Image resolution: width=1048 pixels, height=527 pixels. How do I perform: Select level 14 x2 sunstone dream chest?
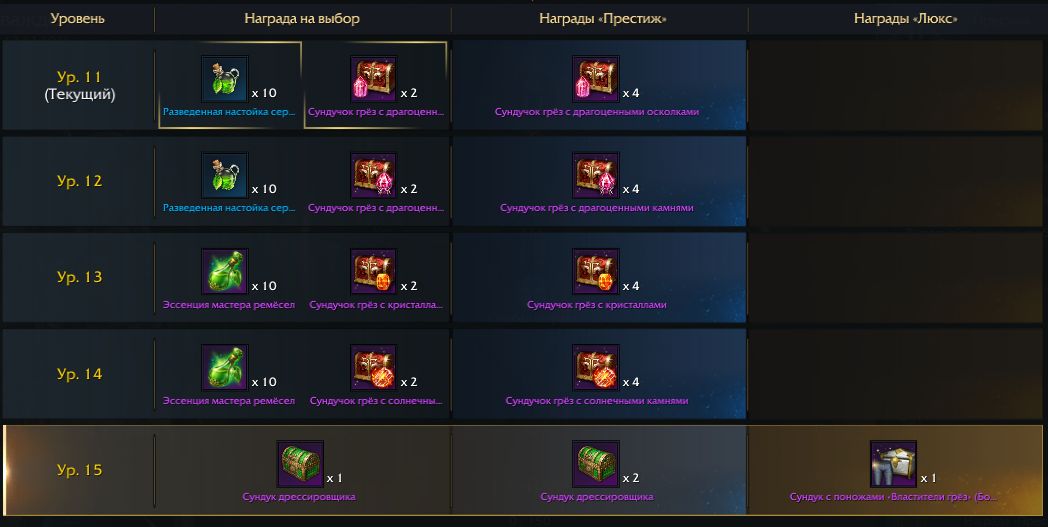pos(374,368)
